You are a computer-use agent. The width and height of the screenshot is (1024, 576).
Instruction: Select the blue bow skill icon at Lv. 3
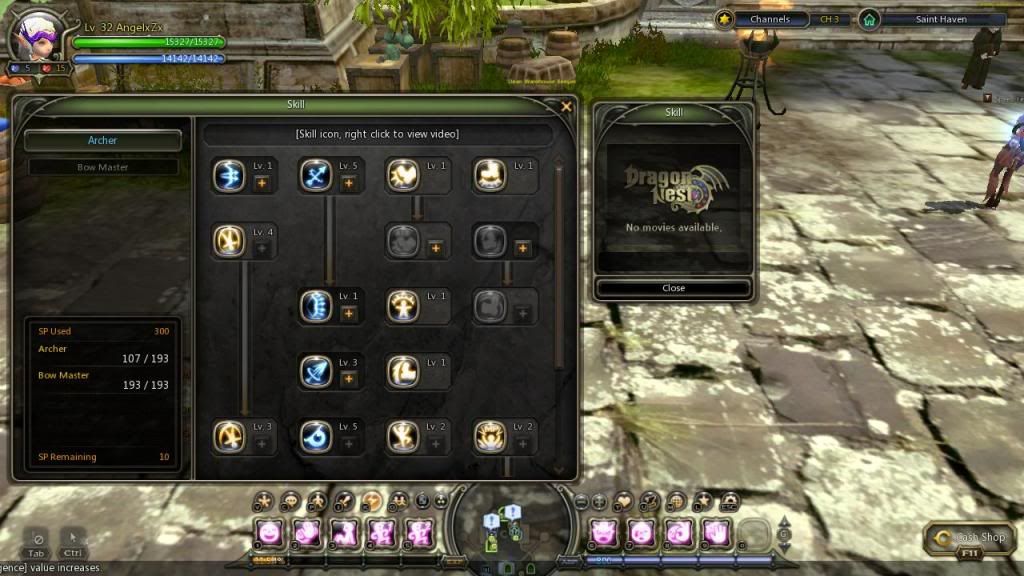[316, 371]
